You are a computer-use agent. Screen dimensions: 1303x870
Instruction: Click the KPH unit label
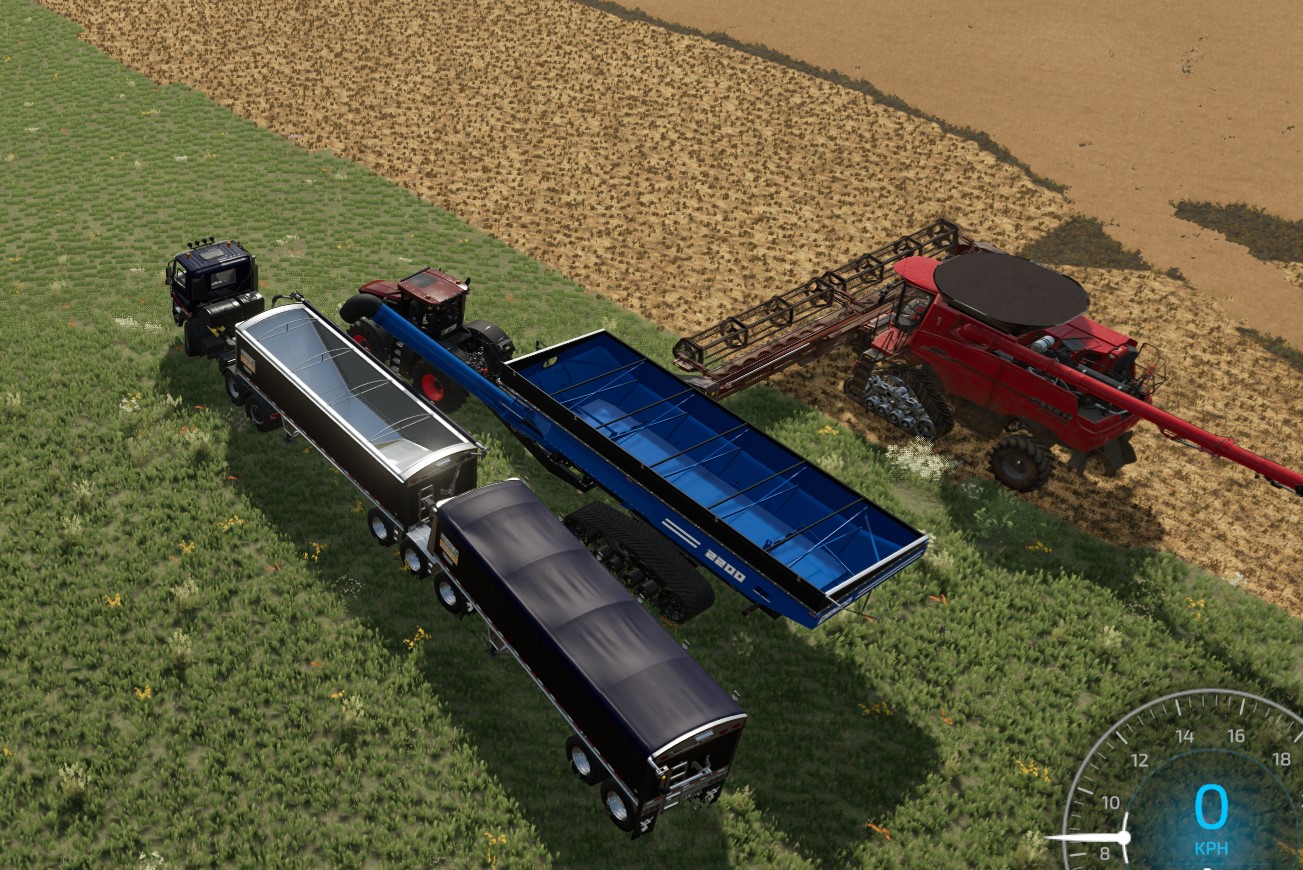coord(1212,847)
